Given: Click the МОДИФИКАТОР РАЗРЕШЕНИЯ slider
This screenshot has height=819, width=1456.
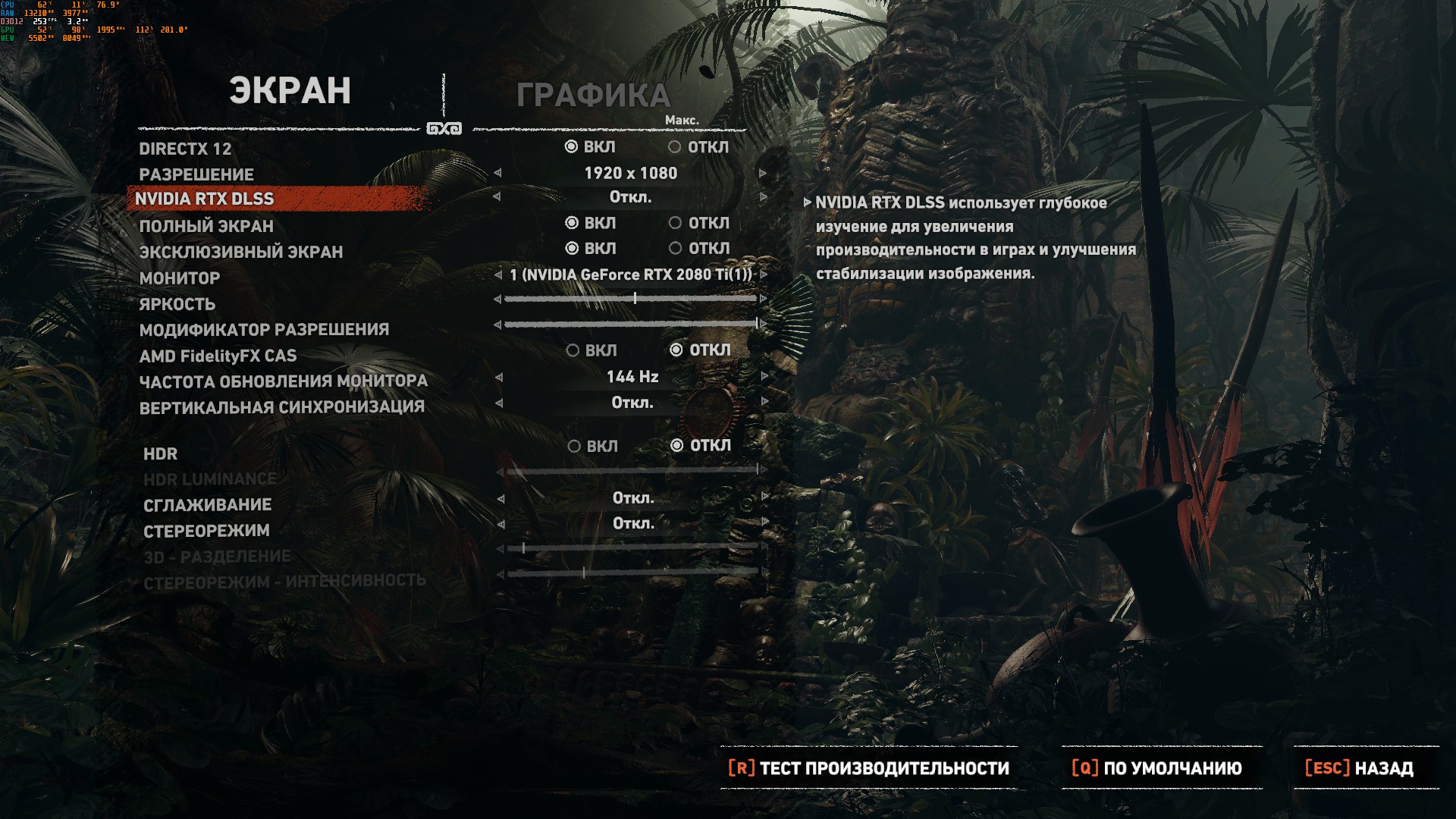Looking at the screenshot, I should point(631,325).
